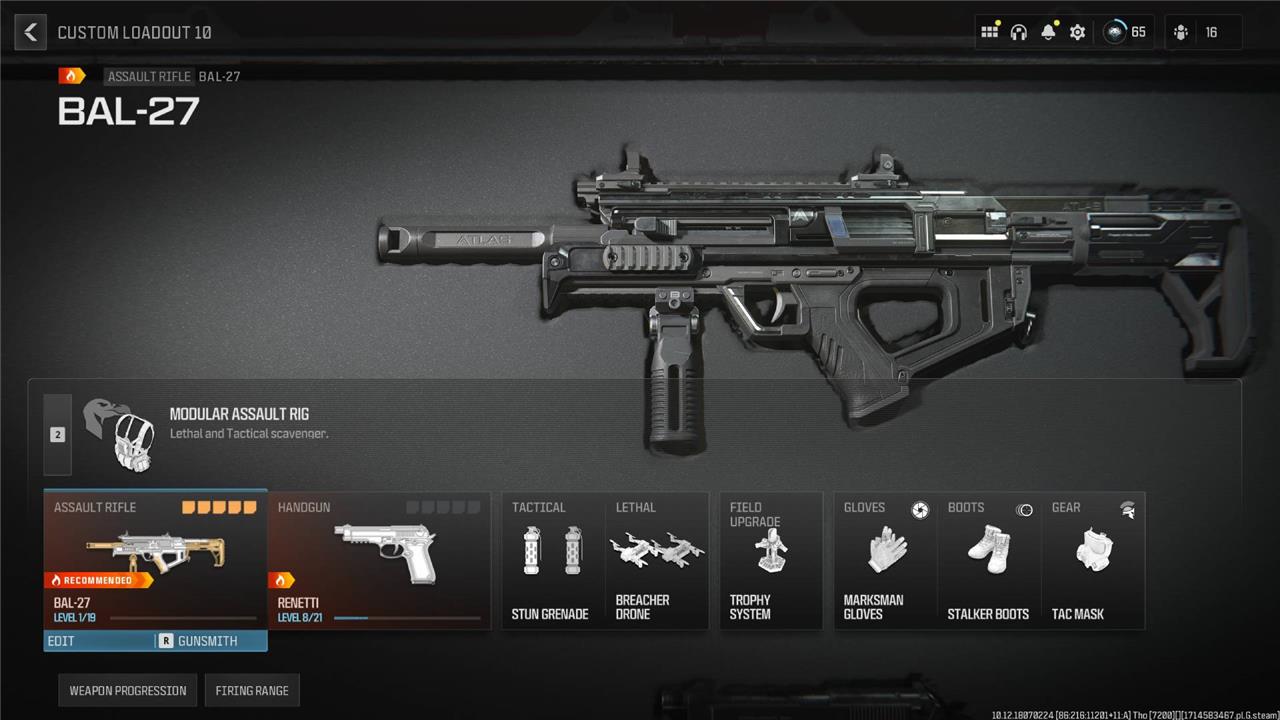Check the notifications bell
This screenshot has height=720, width=1280.
click(x=1048, y=32)
